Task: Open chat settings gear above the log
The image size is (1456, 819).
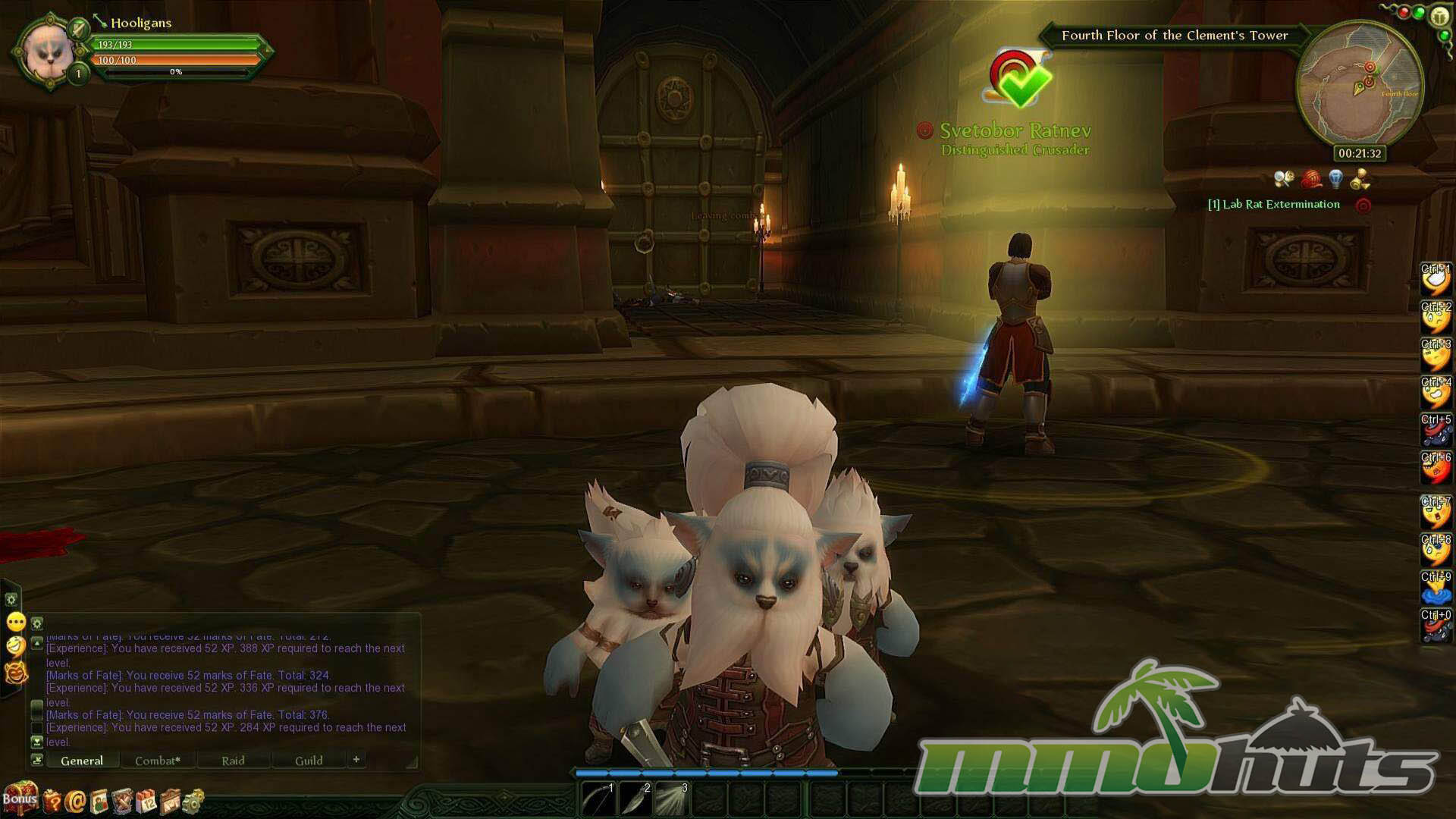Action: pos(36,623)
